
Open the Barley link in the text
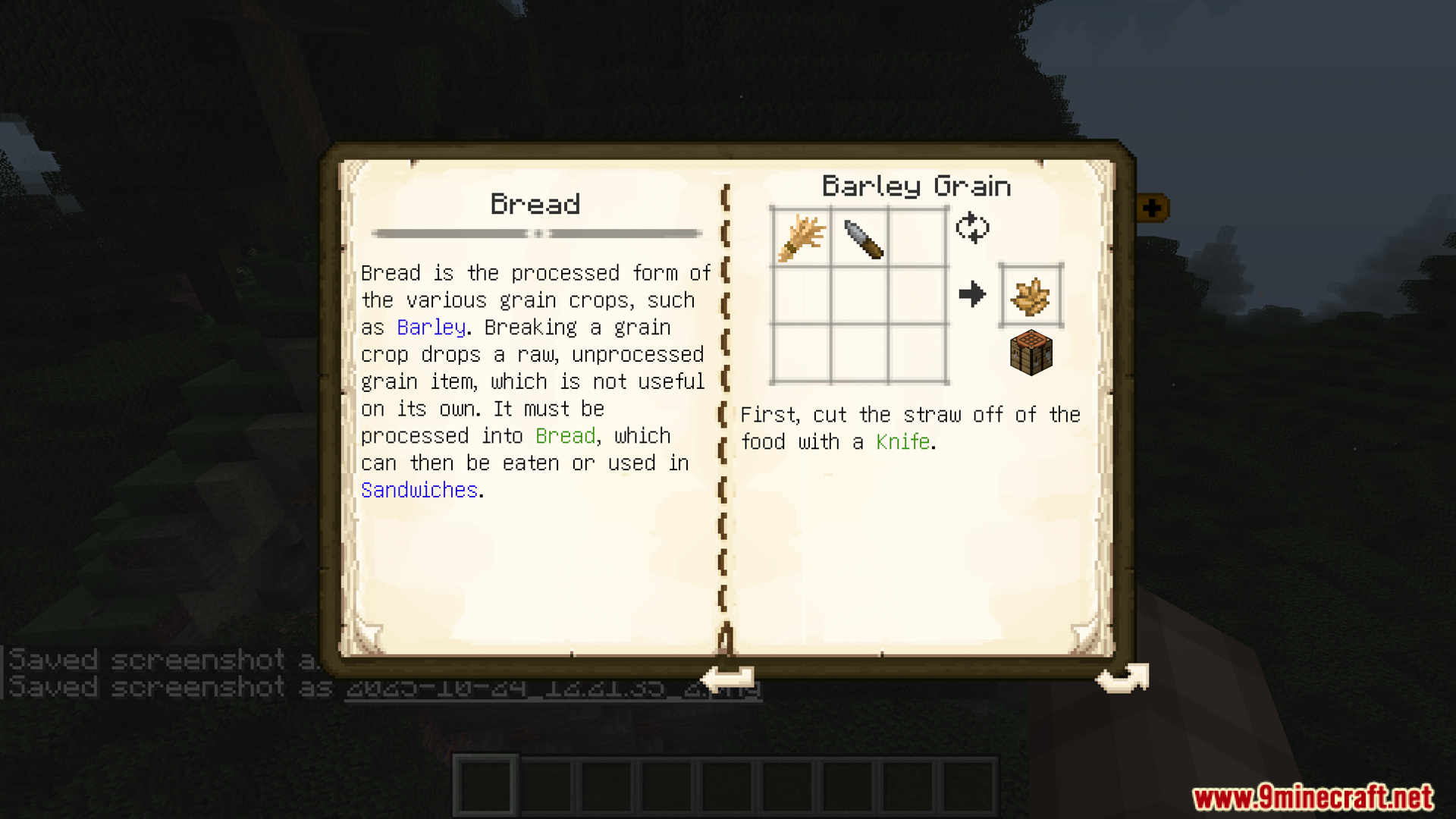coord(431,328)
